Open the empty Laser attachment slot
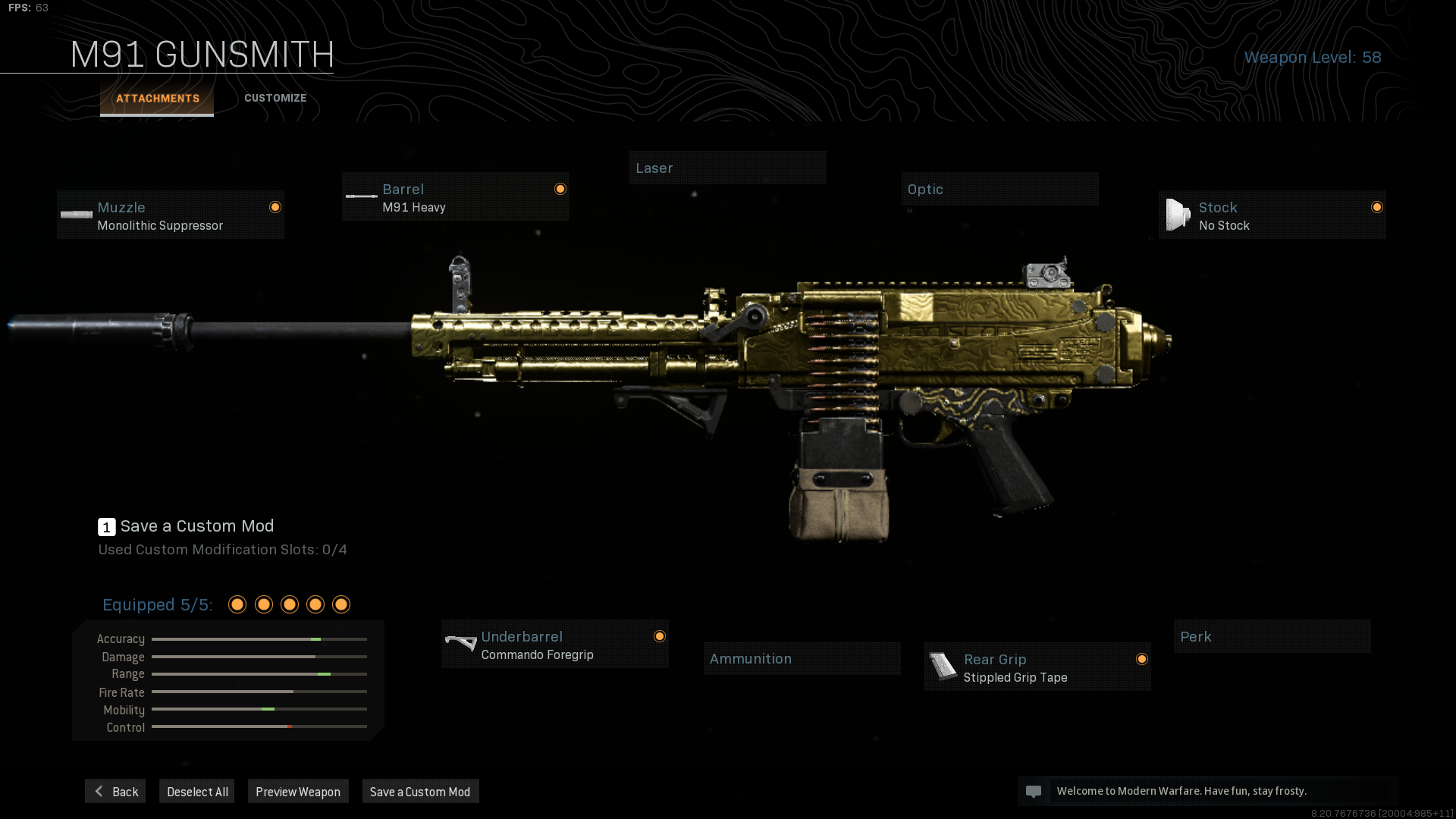 click(727, 168)
